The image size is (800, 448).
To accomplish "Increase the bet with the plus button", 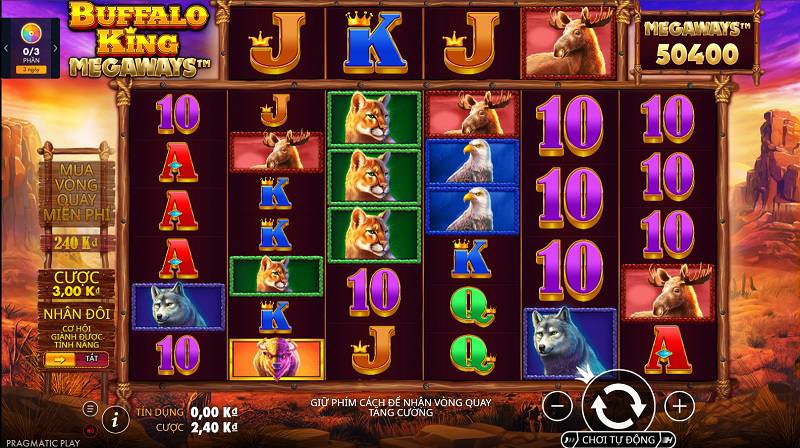I will [x=679, y=405].
